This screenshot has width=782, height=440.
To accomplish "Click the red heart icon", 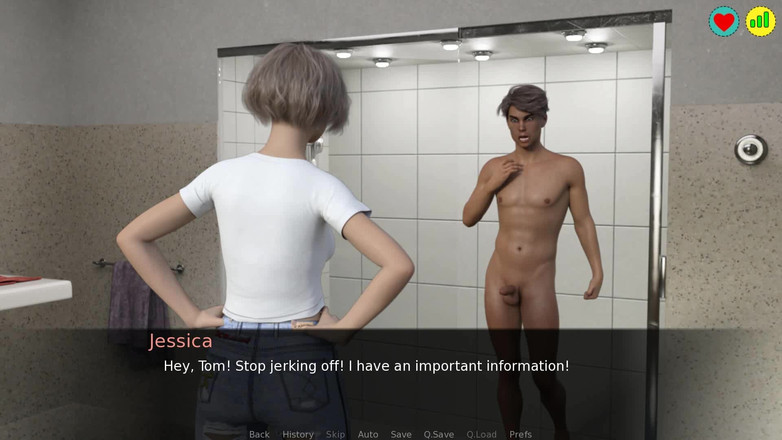I will [x=724, y=21].
